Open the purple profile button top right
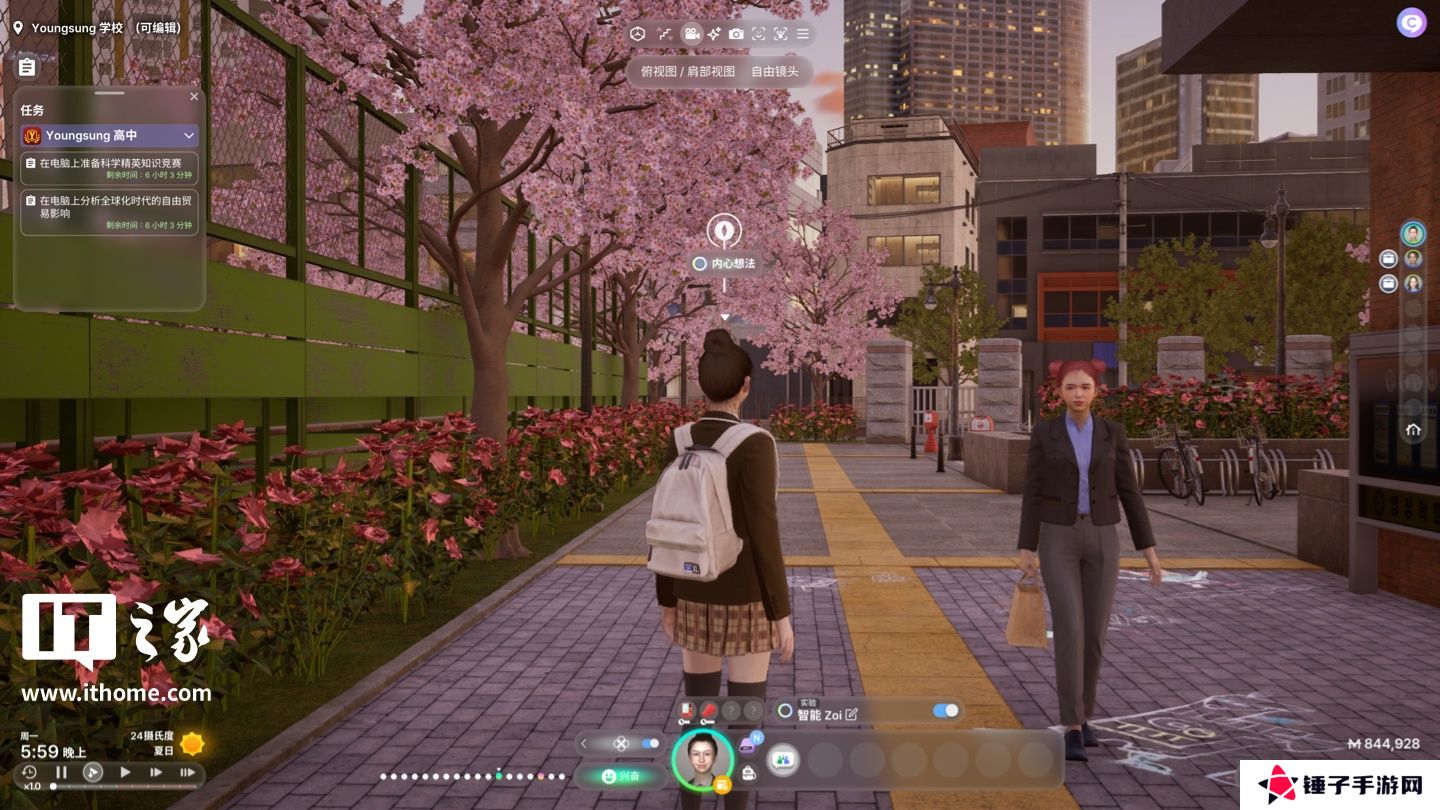This screenshot has width=1440, height=810. click(x=1411, y=23)
